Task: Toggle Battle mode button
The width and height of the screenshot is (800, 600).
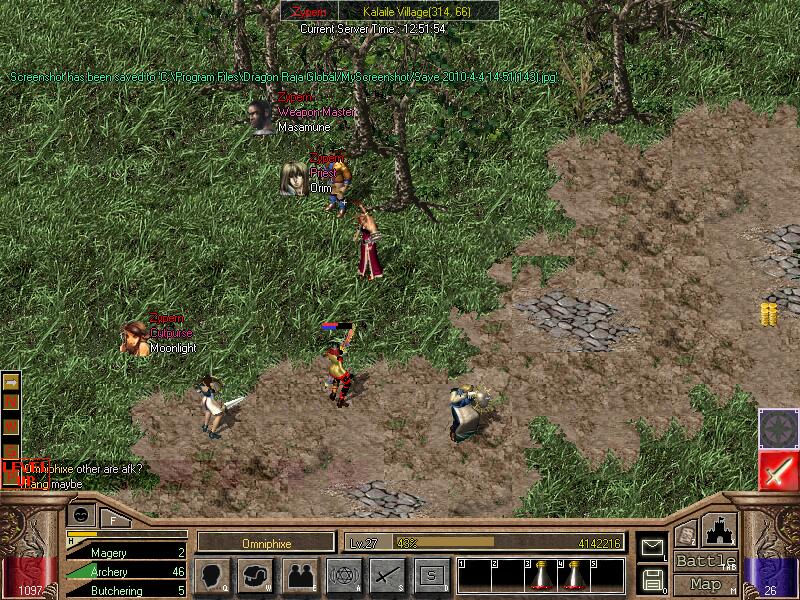Action: (706, 561)
